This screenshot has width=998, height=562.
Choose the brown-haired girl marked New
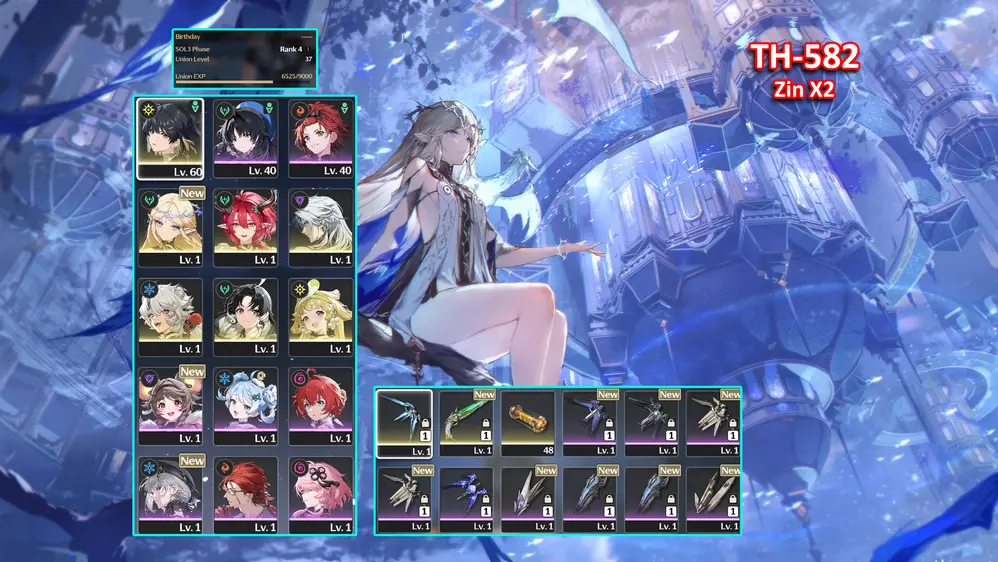pos(170,406)
